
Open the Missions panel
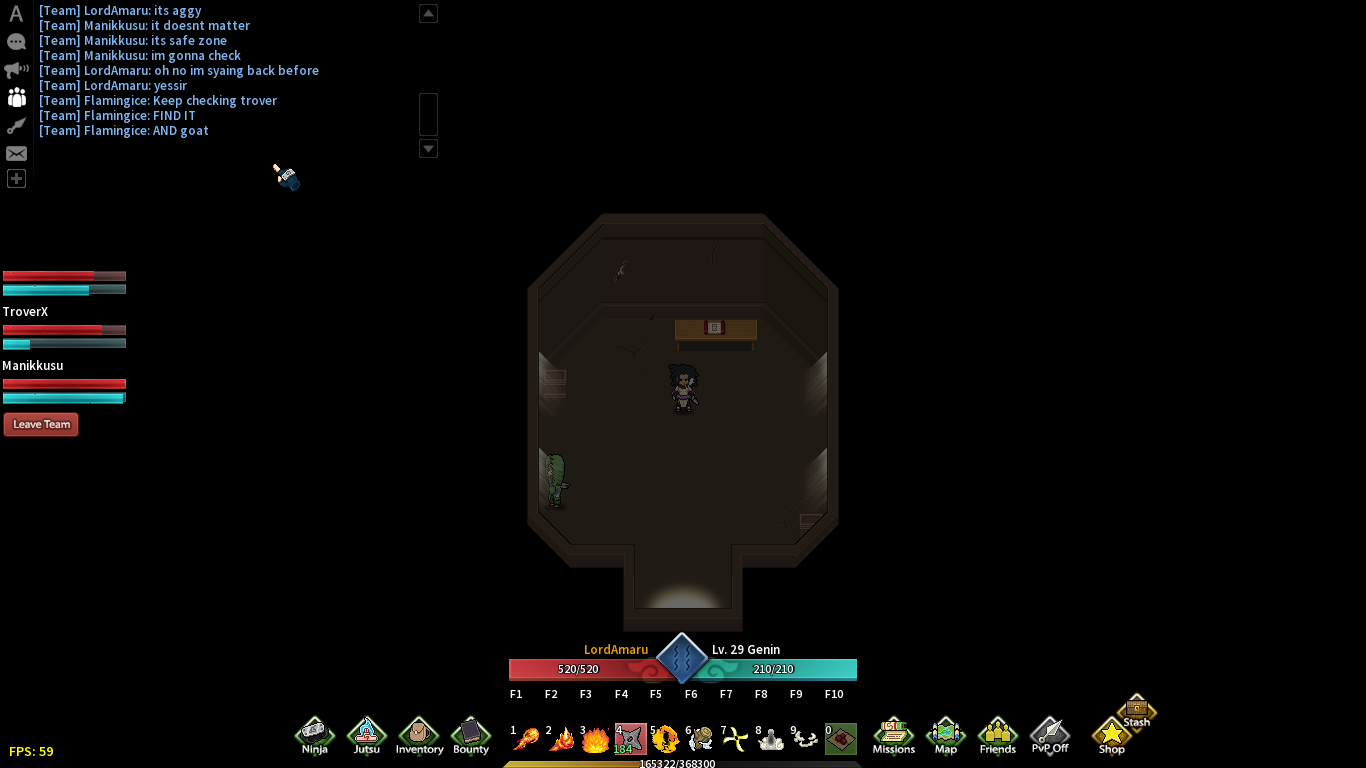pos(893,736)
